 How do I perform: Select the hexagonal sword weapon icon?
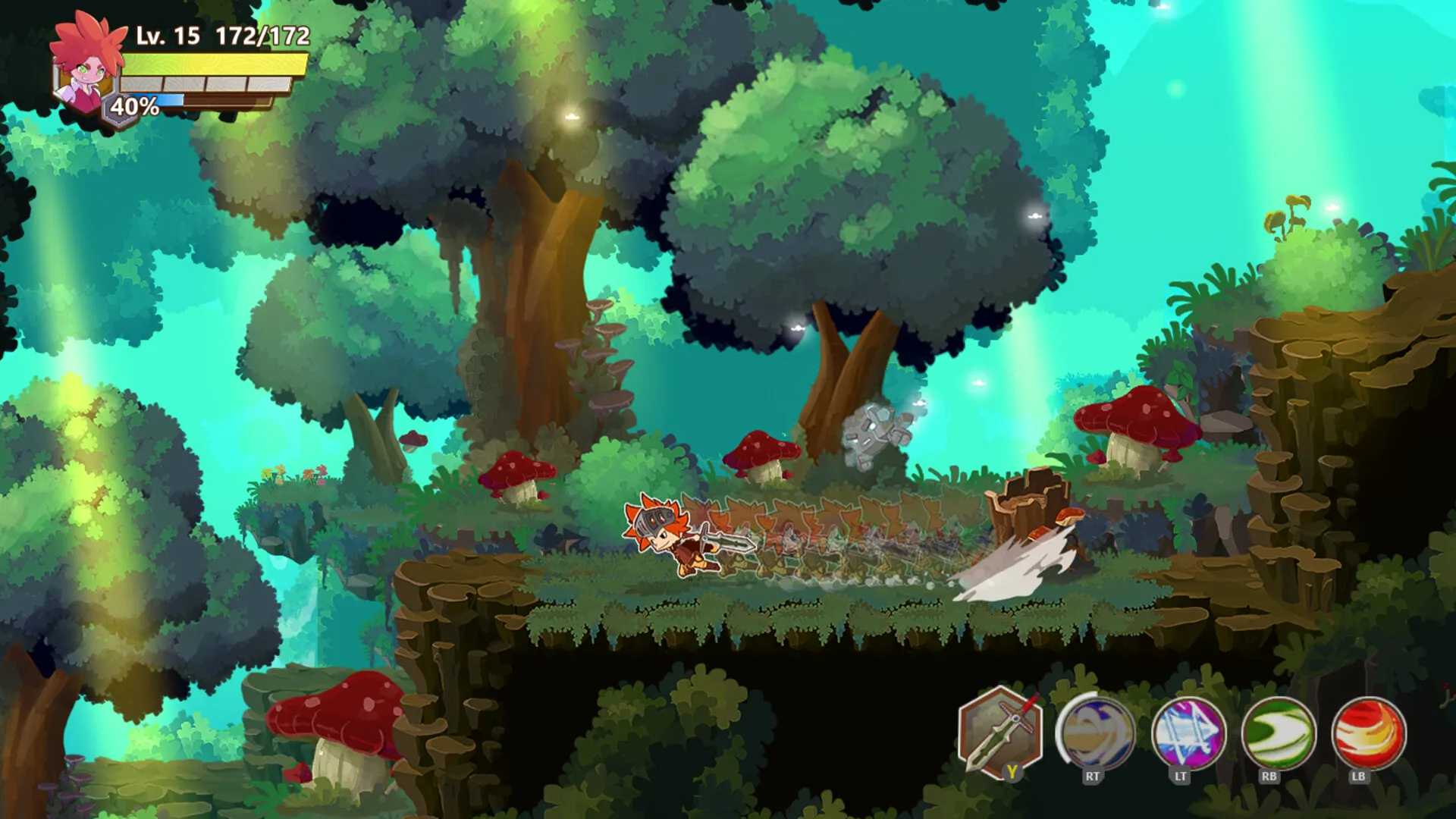[x=999, y=733]
